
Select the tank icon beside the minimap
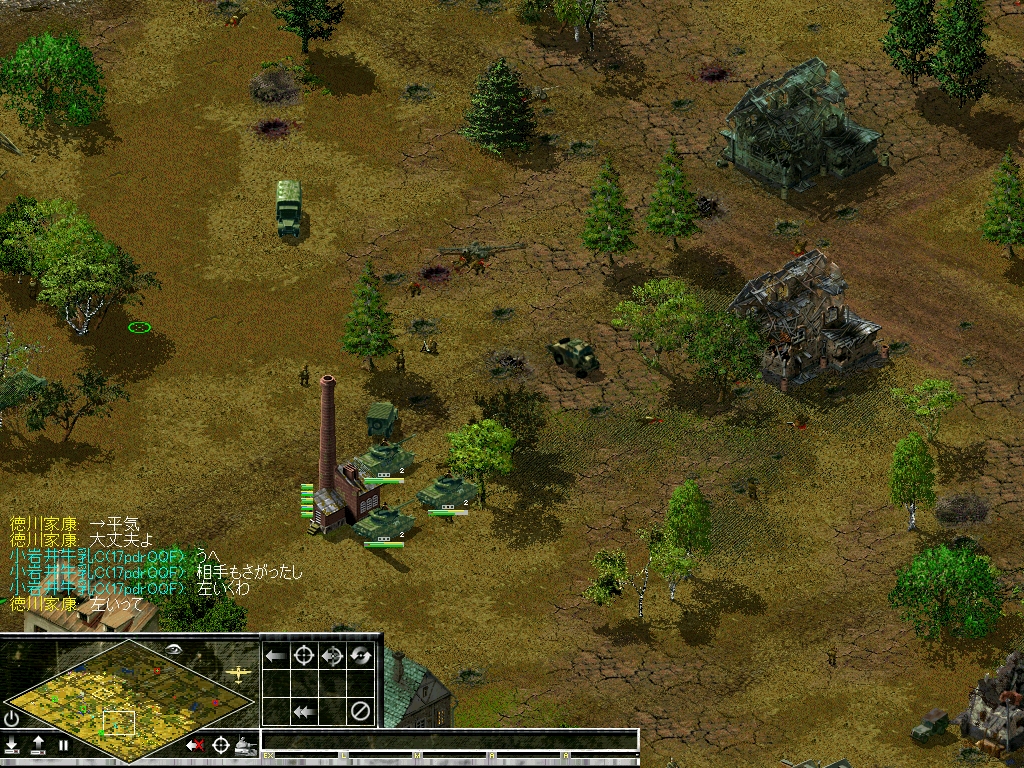click(245, 745)
